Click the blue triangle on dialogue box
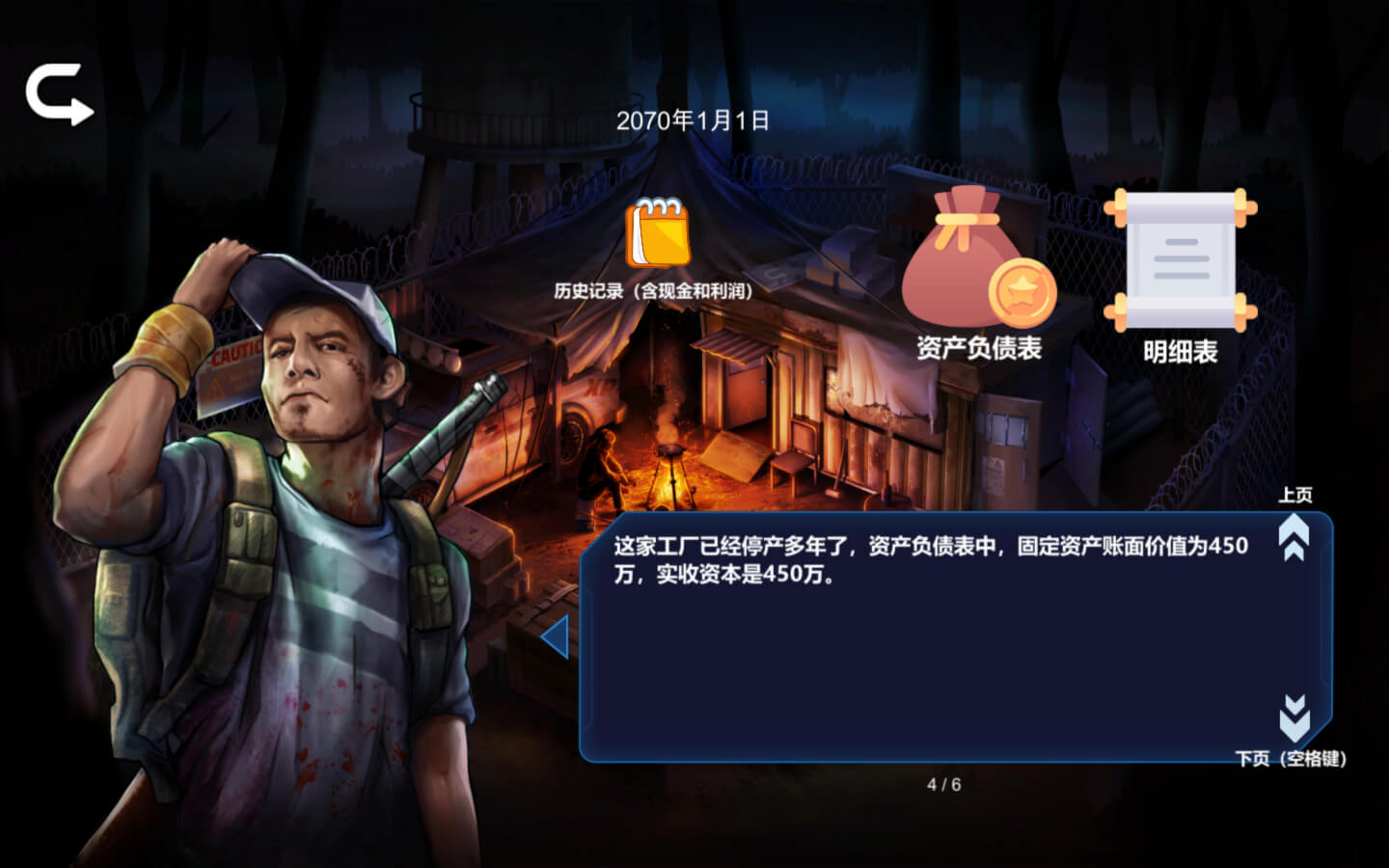Screen dimensions: 1389x868 [556, 637]
